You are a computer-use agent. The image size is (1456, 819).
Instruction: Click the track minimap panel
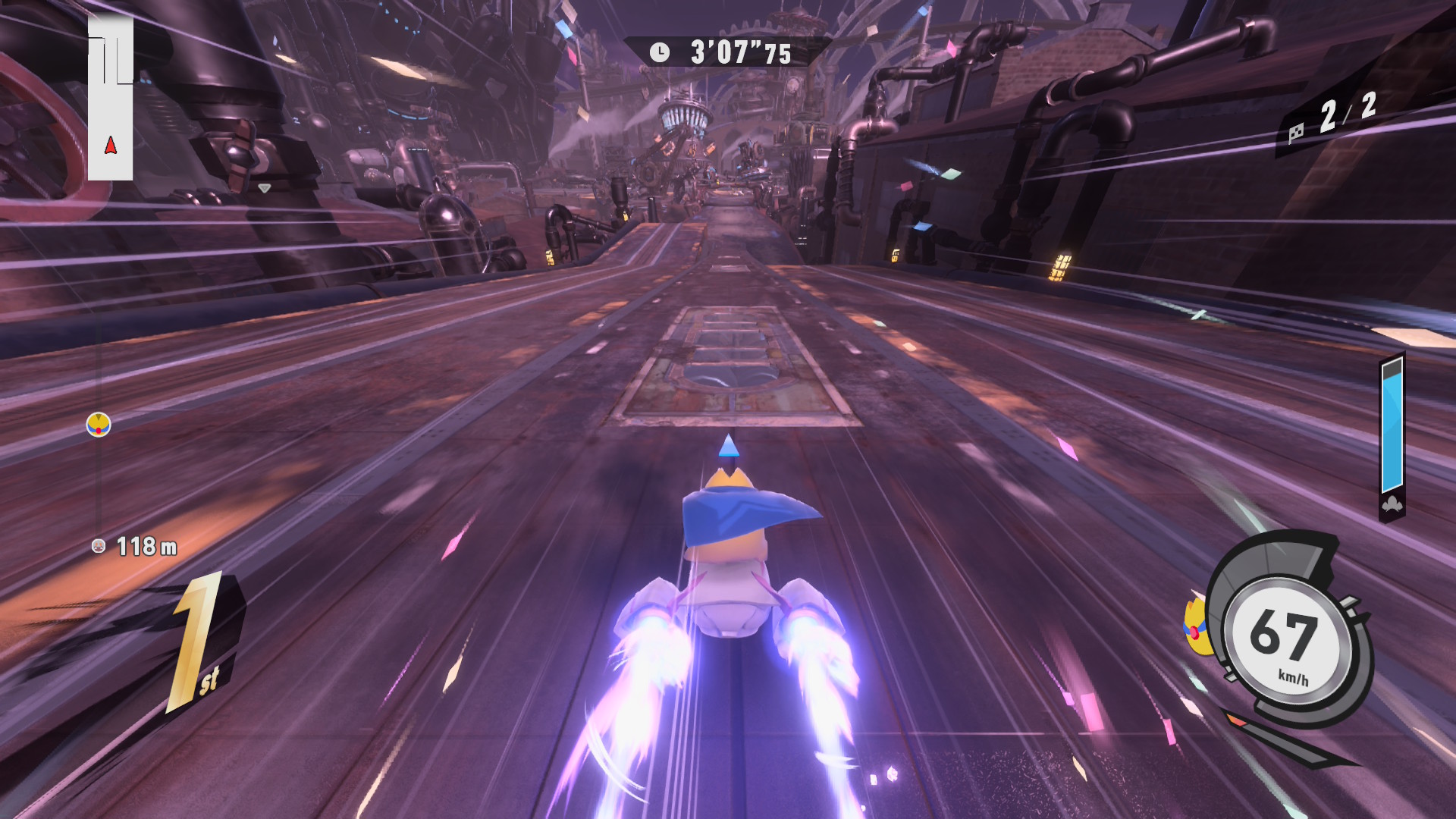pyautogui.click(x=111, y=99)
